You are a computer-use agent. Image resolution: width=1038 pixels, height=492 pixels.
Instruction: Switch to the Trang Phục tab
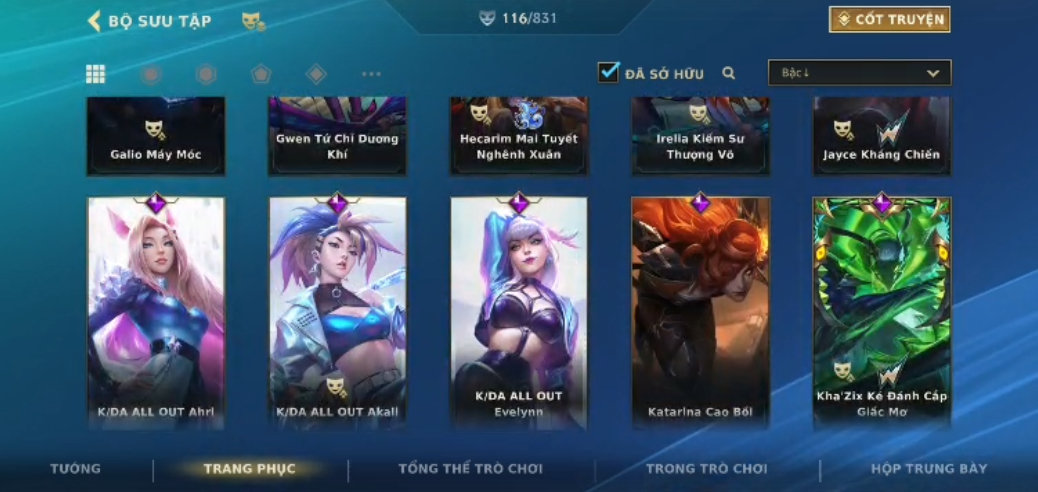(x=249, y=468)
